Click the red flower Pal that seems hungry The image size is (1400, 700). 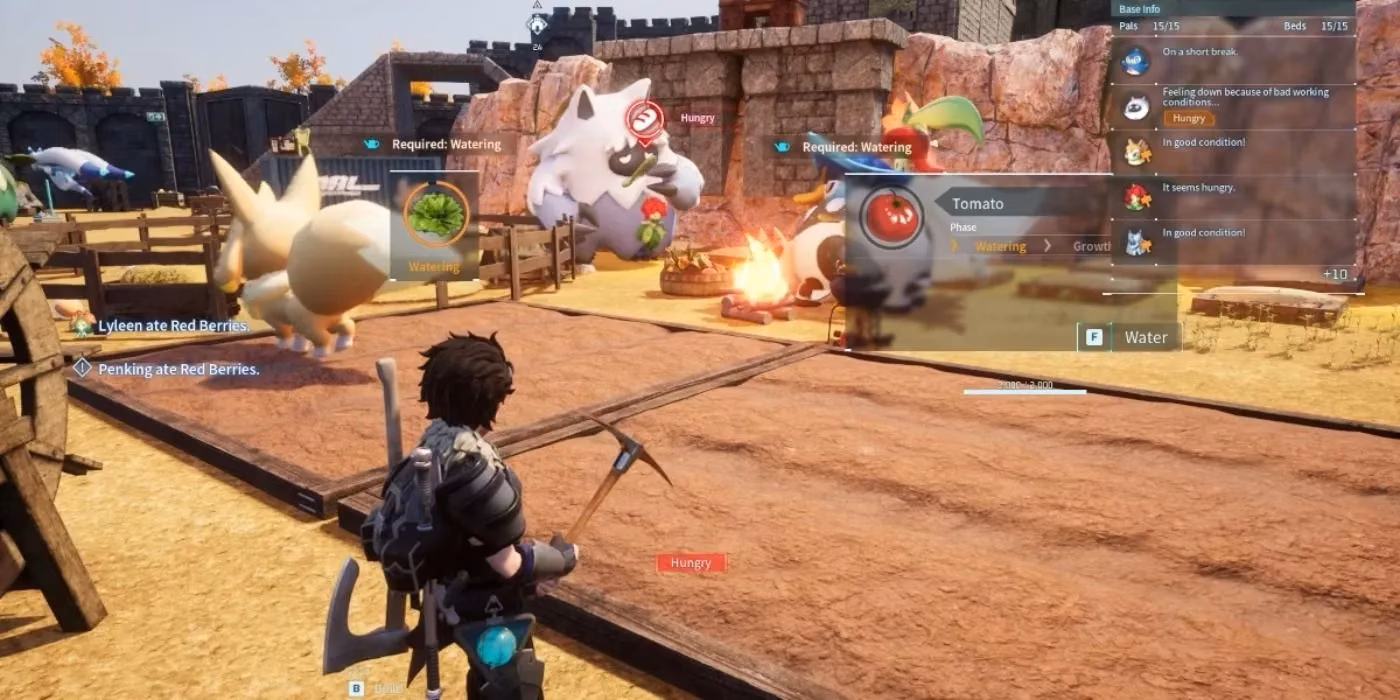1136,196
